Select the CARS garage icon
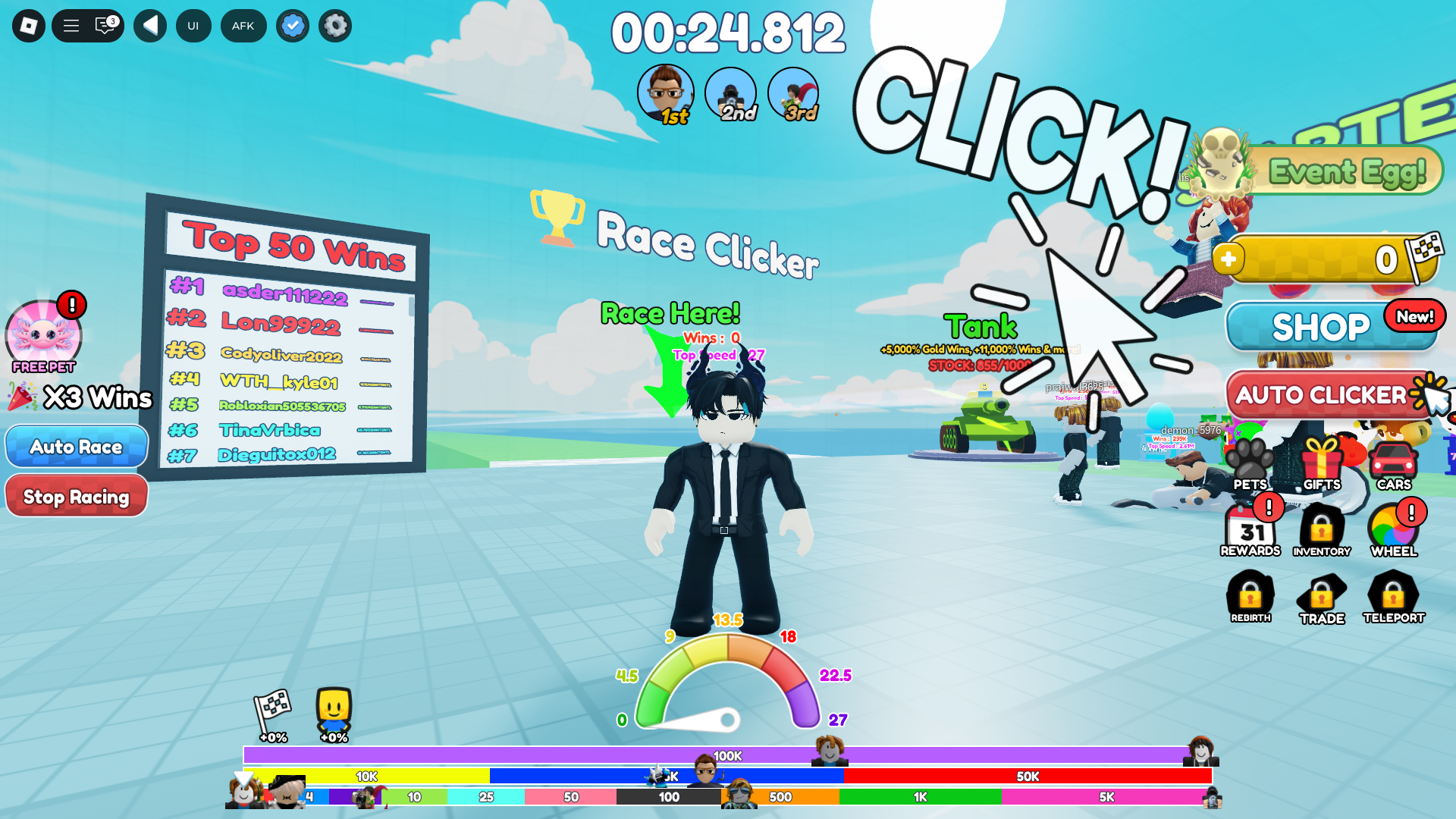This screenshot has height=819, width=1456. [x=1393, y=461]
